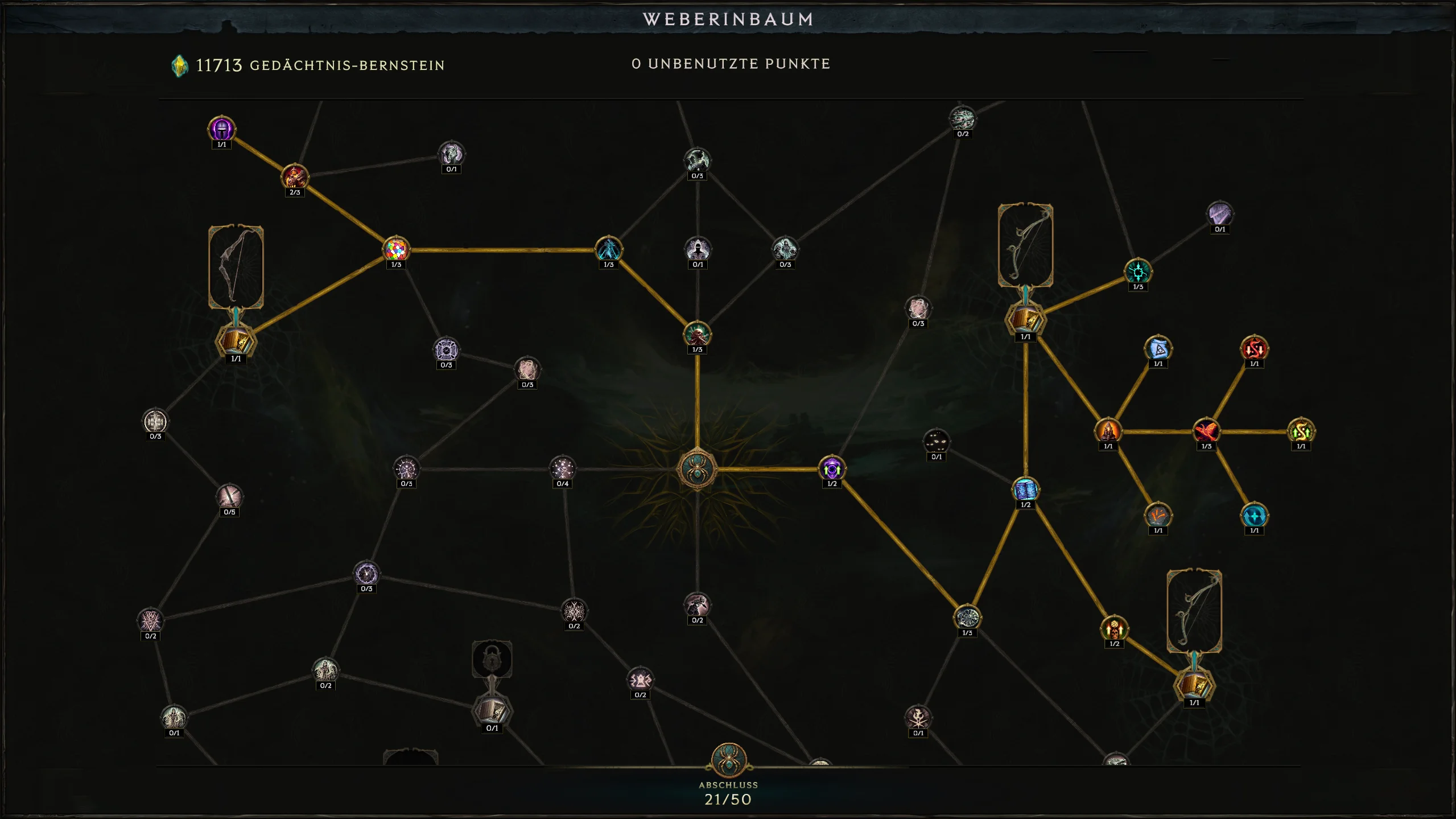This screenshot has width=1456, height=819.
Task: Choose the flaming skull node
Action: point(1114,629)
